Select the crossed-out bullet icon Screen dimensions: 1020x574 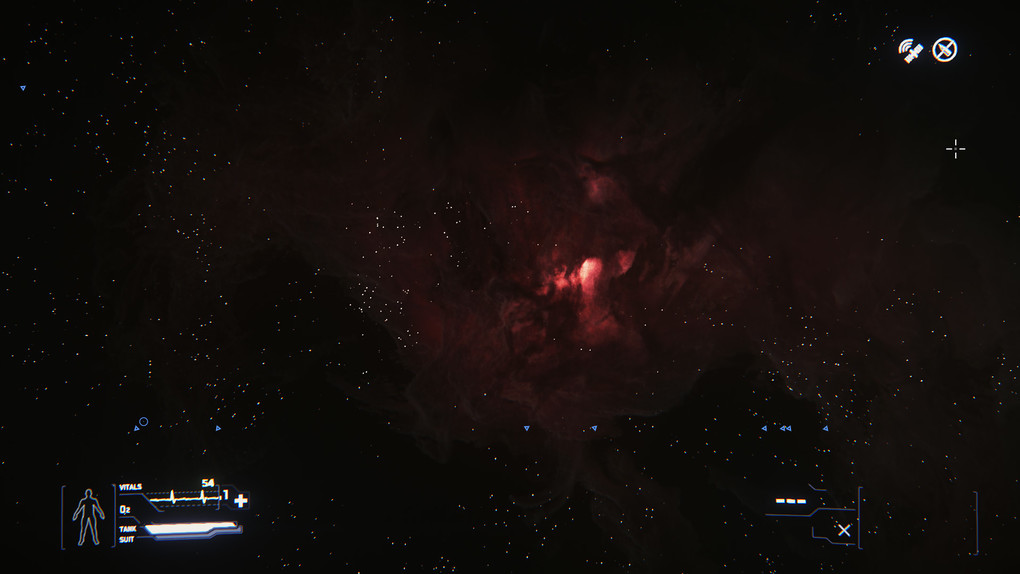pyautogui.click(x=944, y=50)
